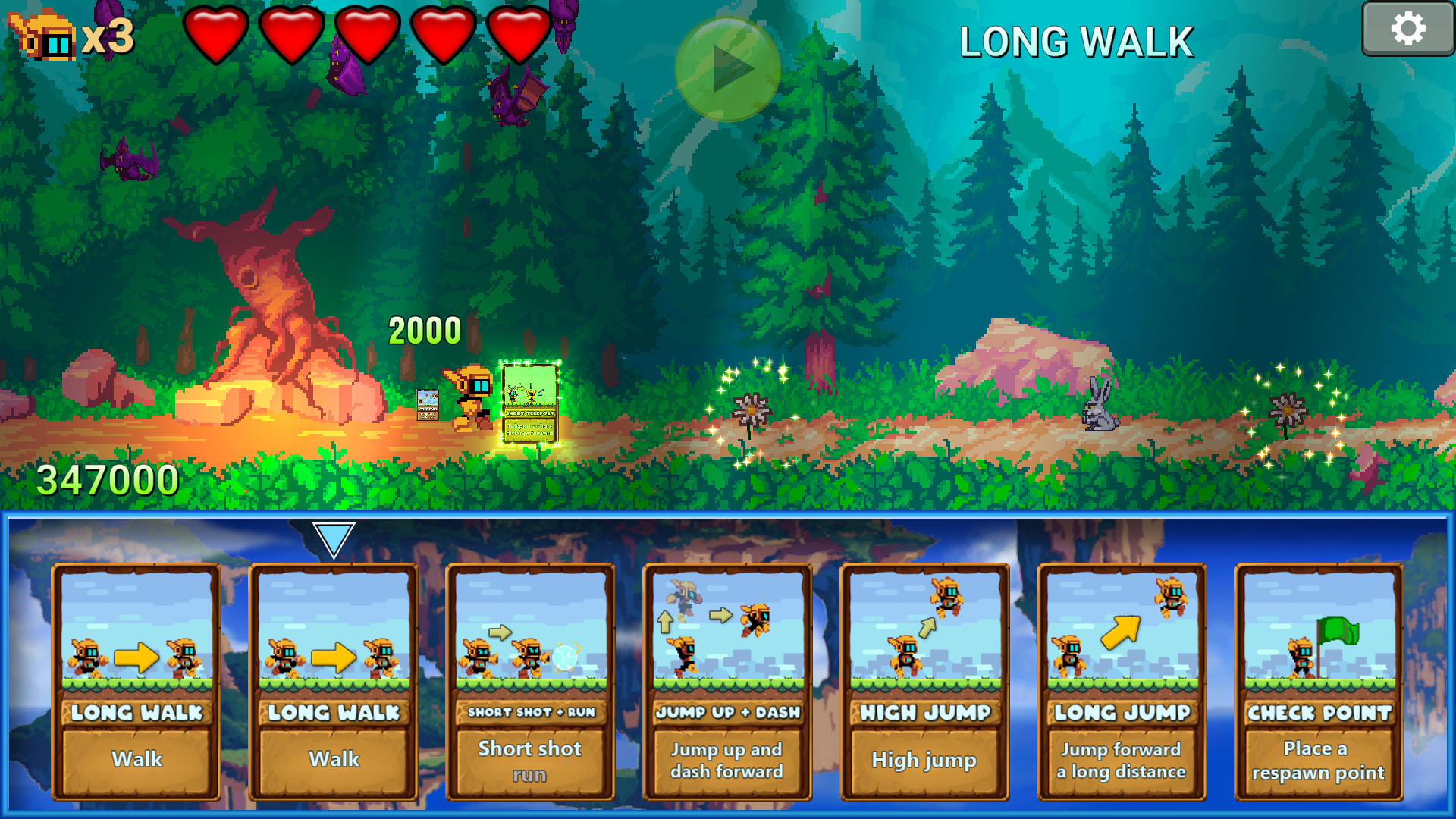Click the 347000 score counter
This screenshot has width=1456, height=819.
point(106,479)
